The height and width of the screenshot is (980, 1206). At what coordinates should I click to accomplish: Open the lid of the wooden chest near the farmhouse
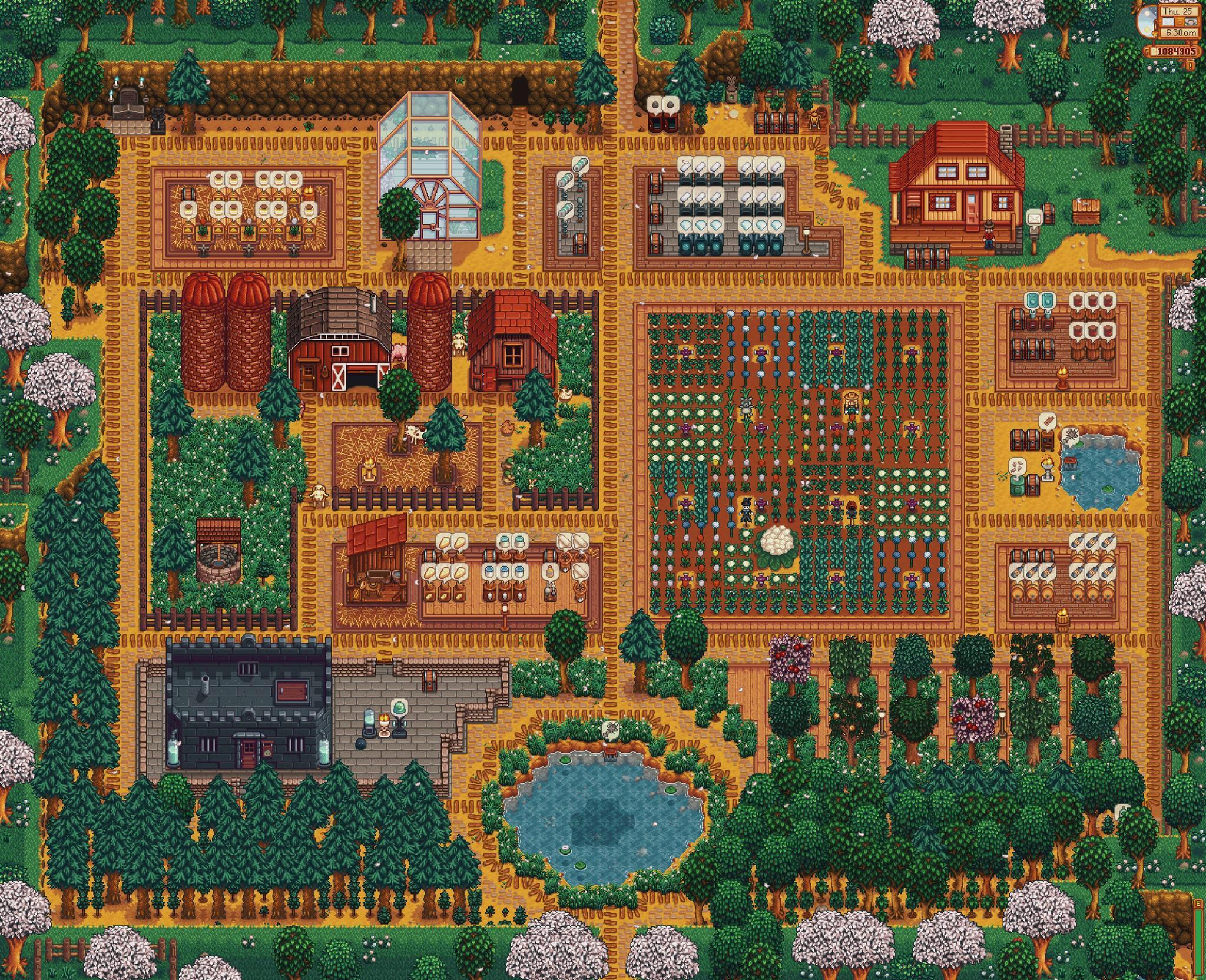tap(1048, 214)
